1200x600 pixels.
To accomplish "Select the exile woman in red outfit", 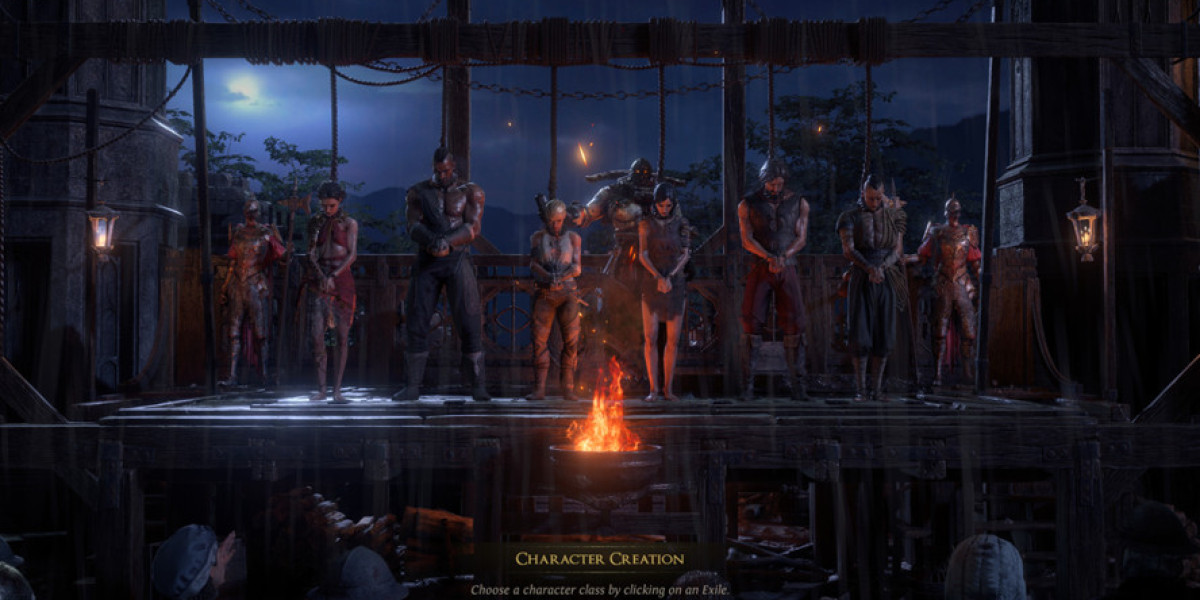I will (x=332, y=280).
